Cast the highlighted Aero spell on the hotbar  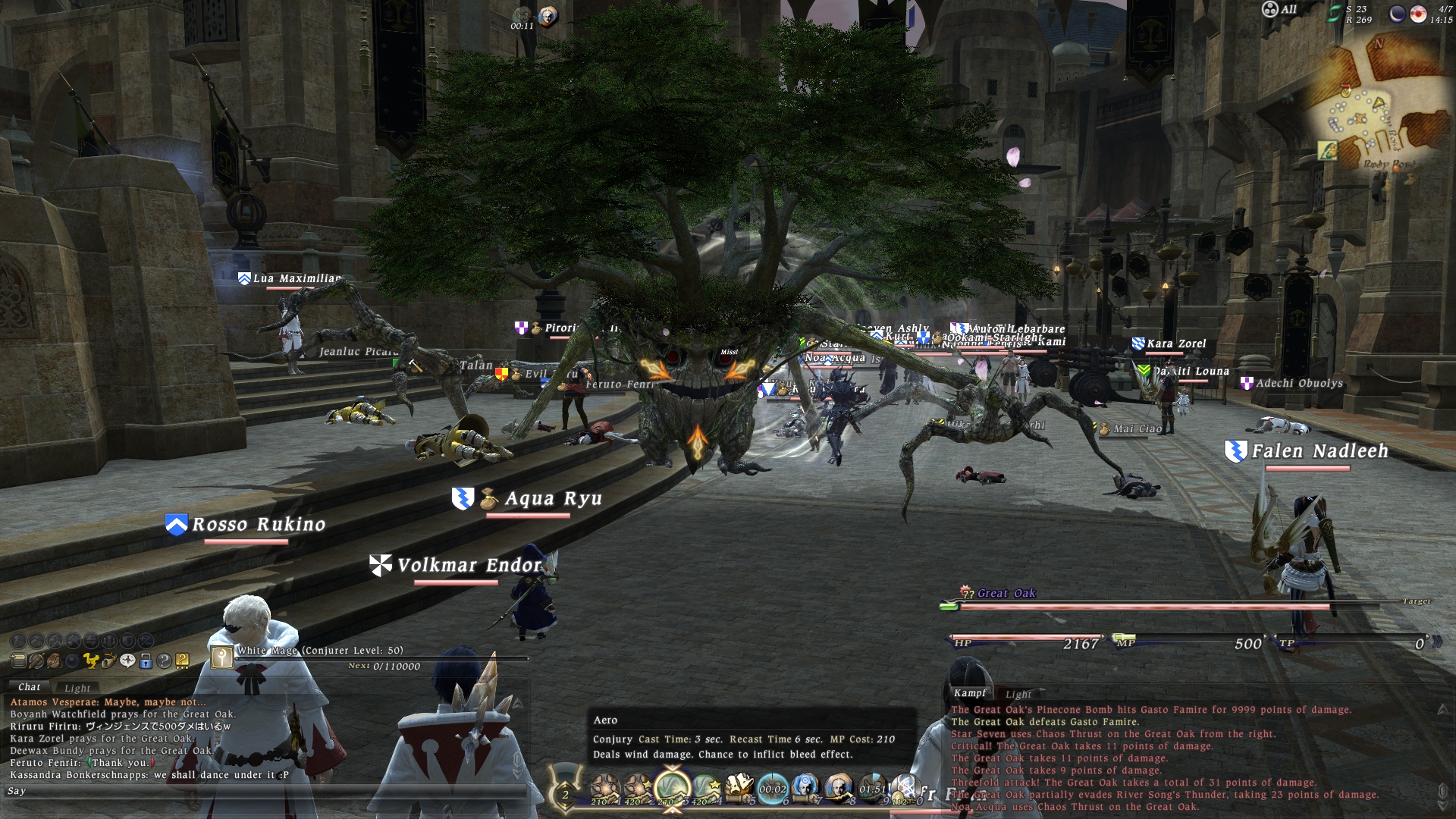pyautogui.click(x=672, y=789)
